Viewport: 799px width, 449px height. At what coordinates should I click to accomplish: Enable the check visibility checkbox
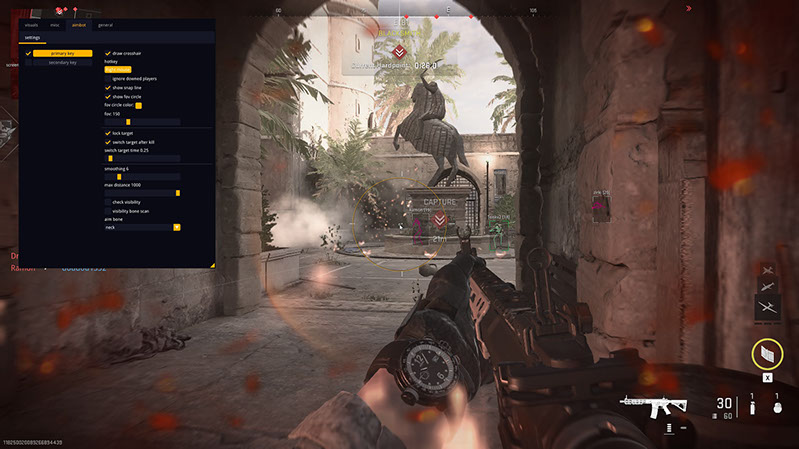tap(108, 202)
